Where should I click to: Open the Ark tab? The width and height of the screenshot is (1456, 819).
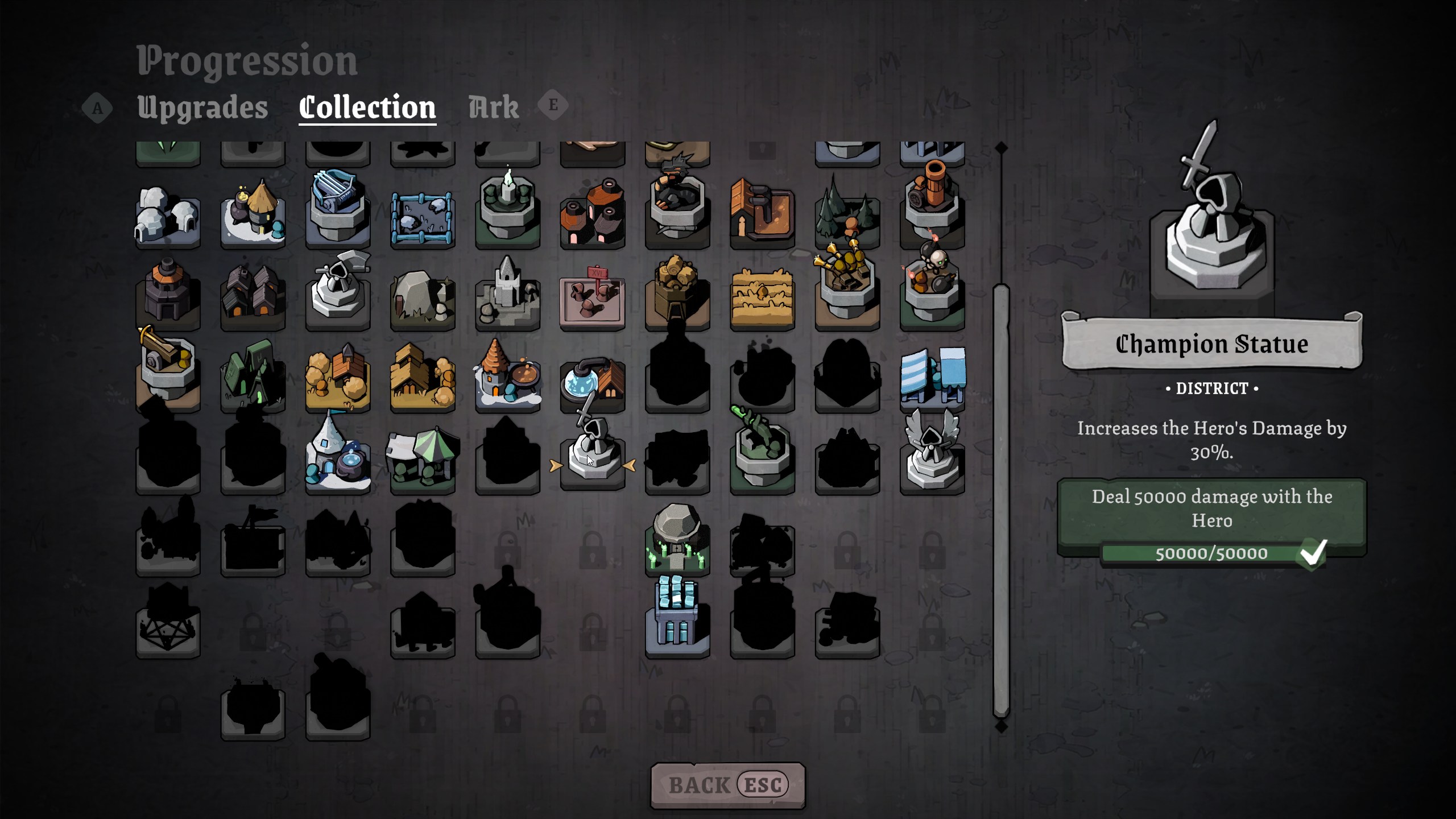493,107
